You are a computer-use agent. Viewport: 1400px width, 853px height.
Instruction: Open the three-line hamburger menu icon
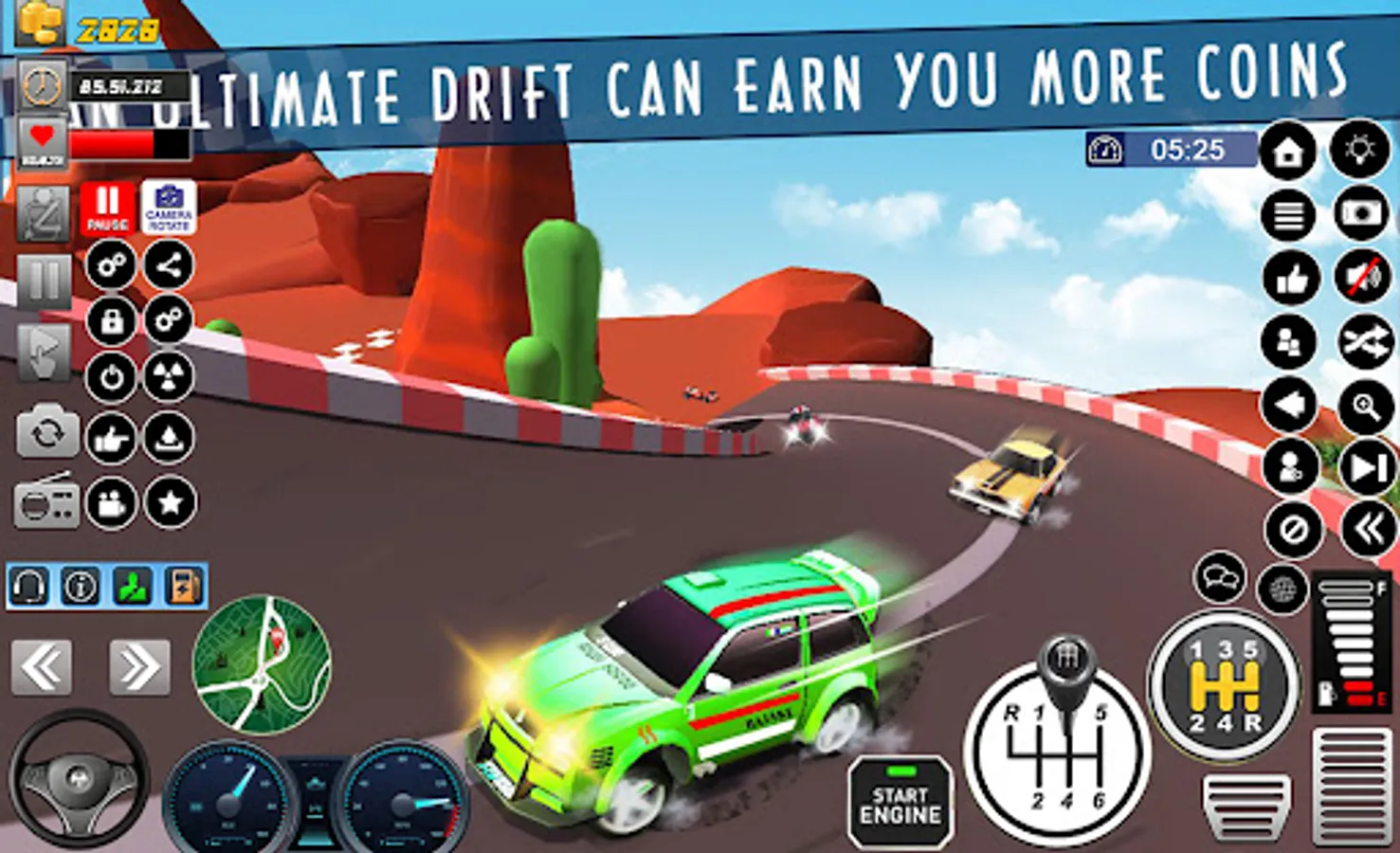1289,215
